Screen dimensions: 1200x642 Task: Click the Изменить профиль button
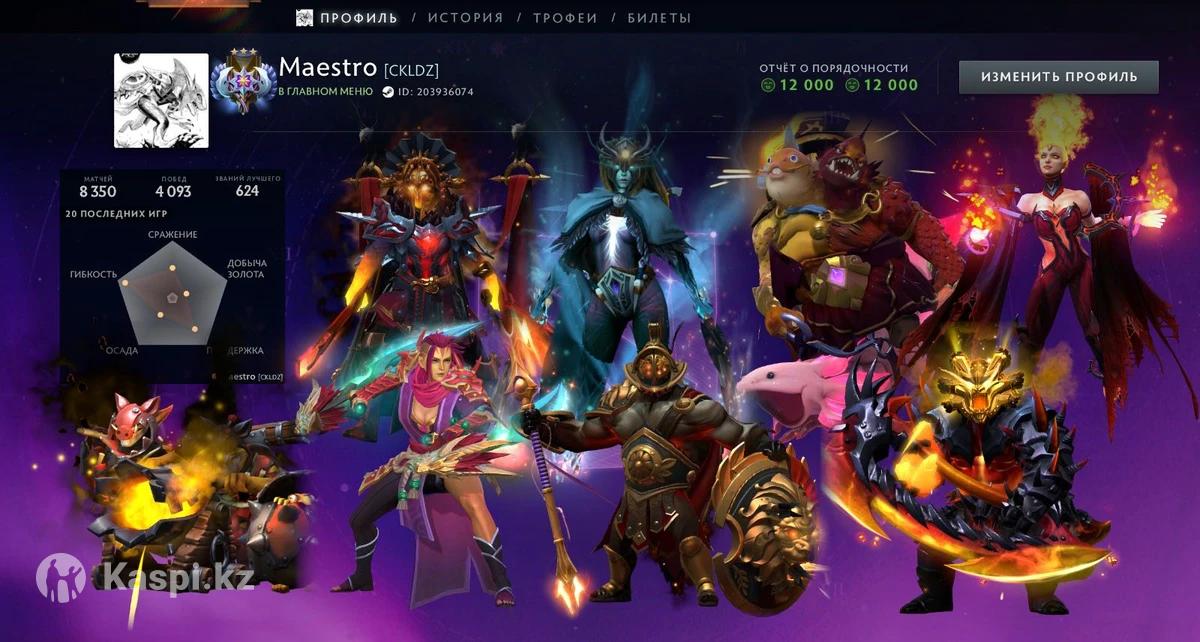1058,77
